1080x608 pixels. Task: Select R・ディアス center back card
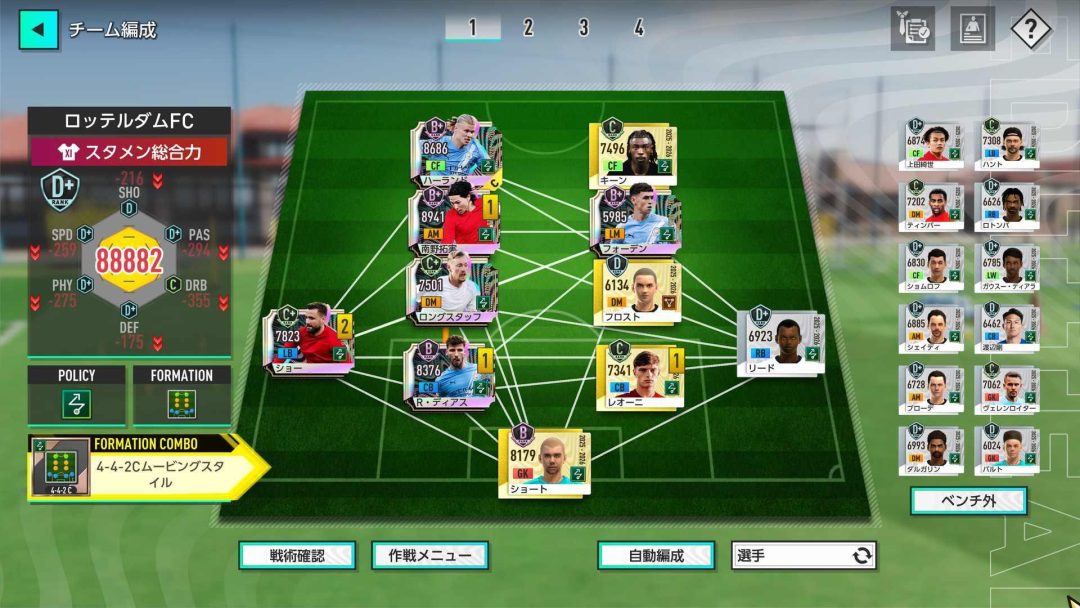447,376
